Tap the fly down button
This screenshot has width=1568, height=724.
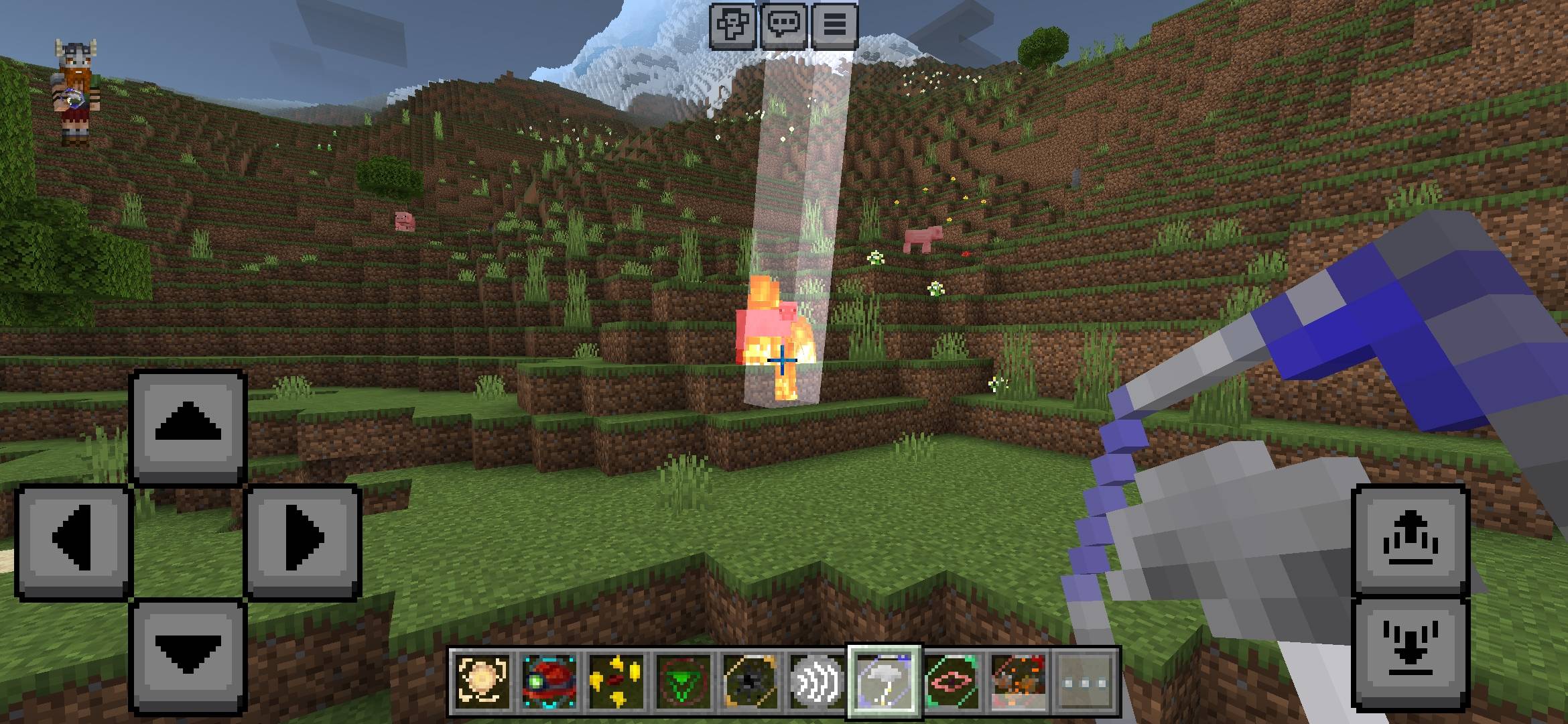1410,652
